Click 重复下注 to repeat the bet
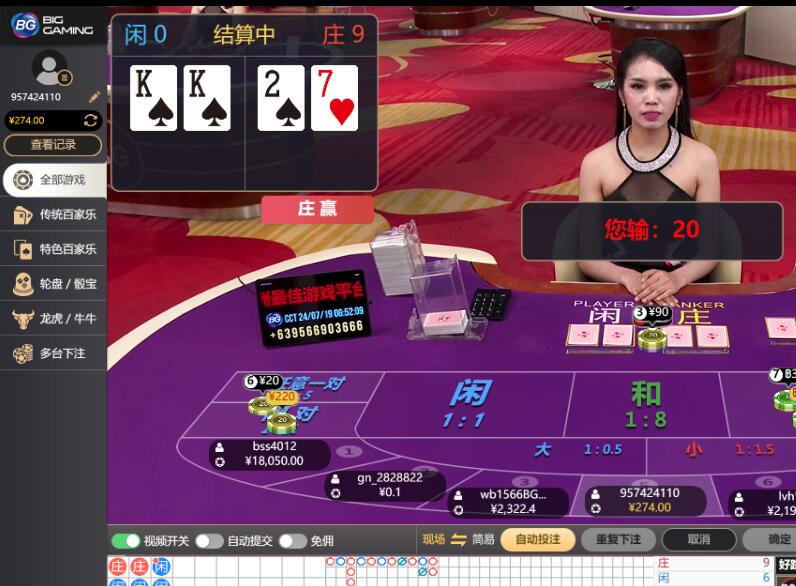The height and width of the screenshot is (586, 796). [x=618, y=540]
